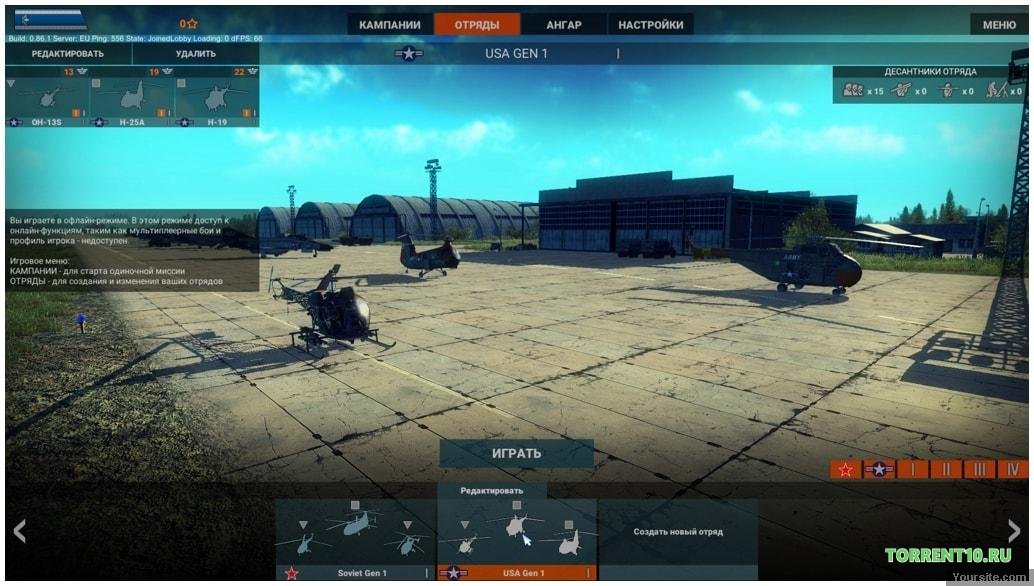Toggle the generation IV filter

click(x=1013, y=469)
